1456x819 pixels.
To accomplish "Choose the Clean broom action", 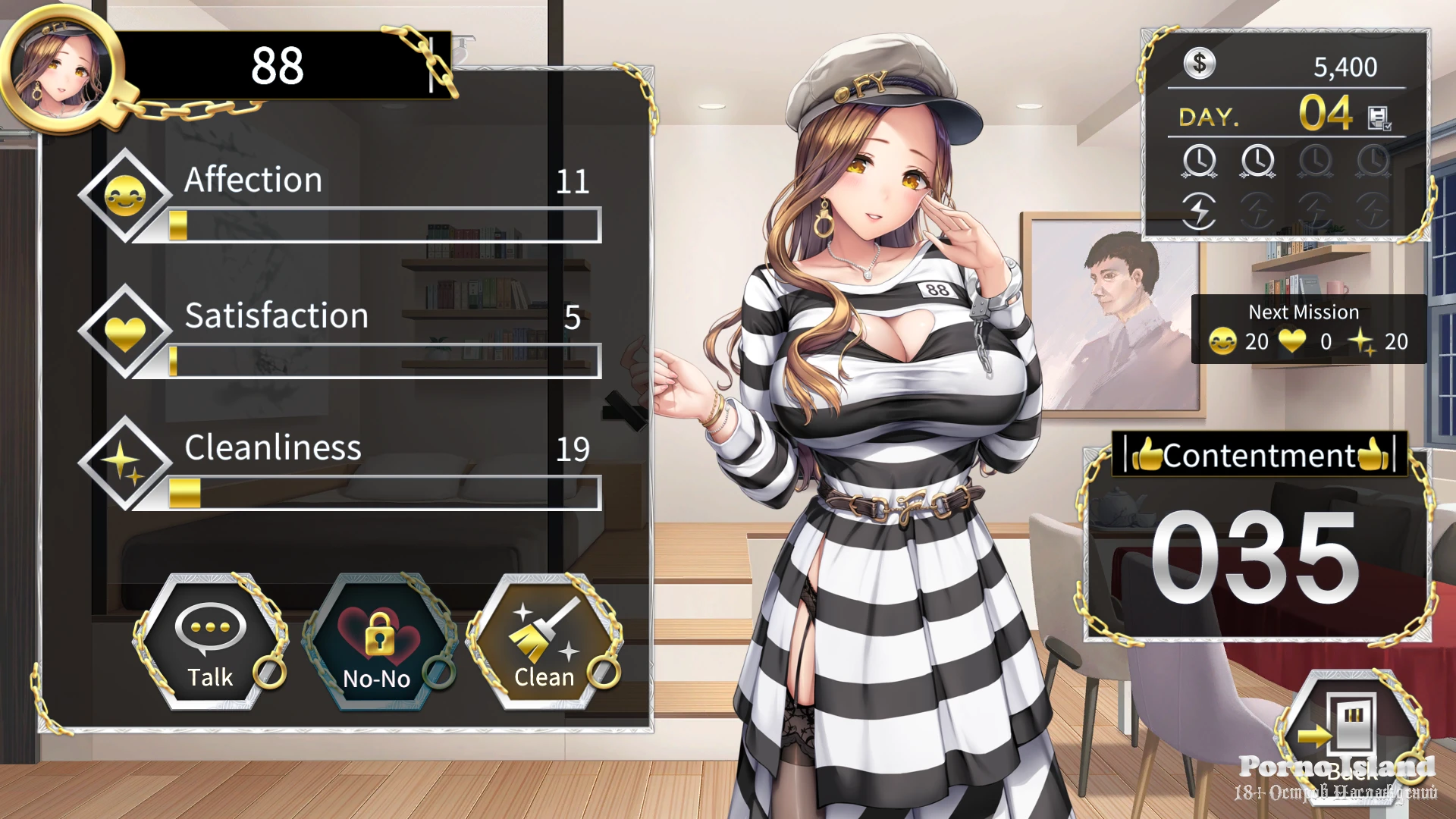I will [544, 642].
